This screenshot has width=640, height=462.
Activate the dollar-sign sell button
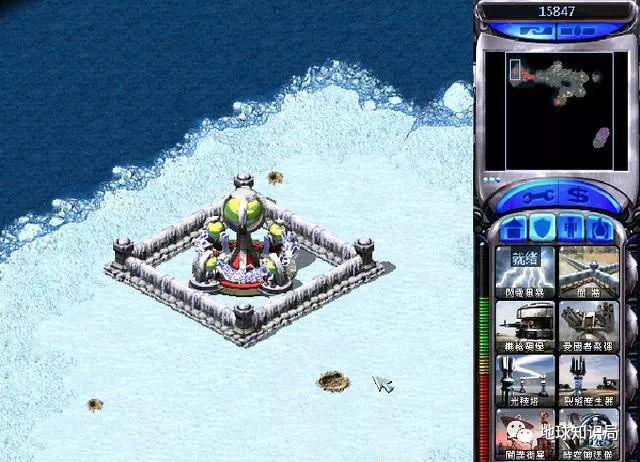click(x=574, y=193)
